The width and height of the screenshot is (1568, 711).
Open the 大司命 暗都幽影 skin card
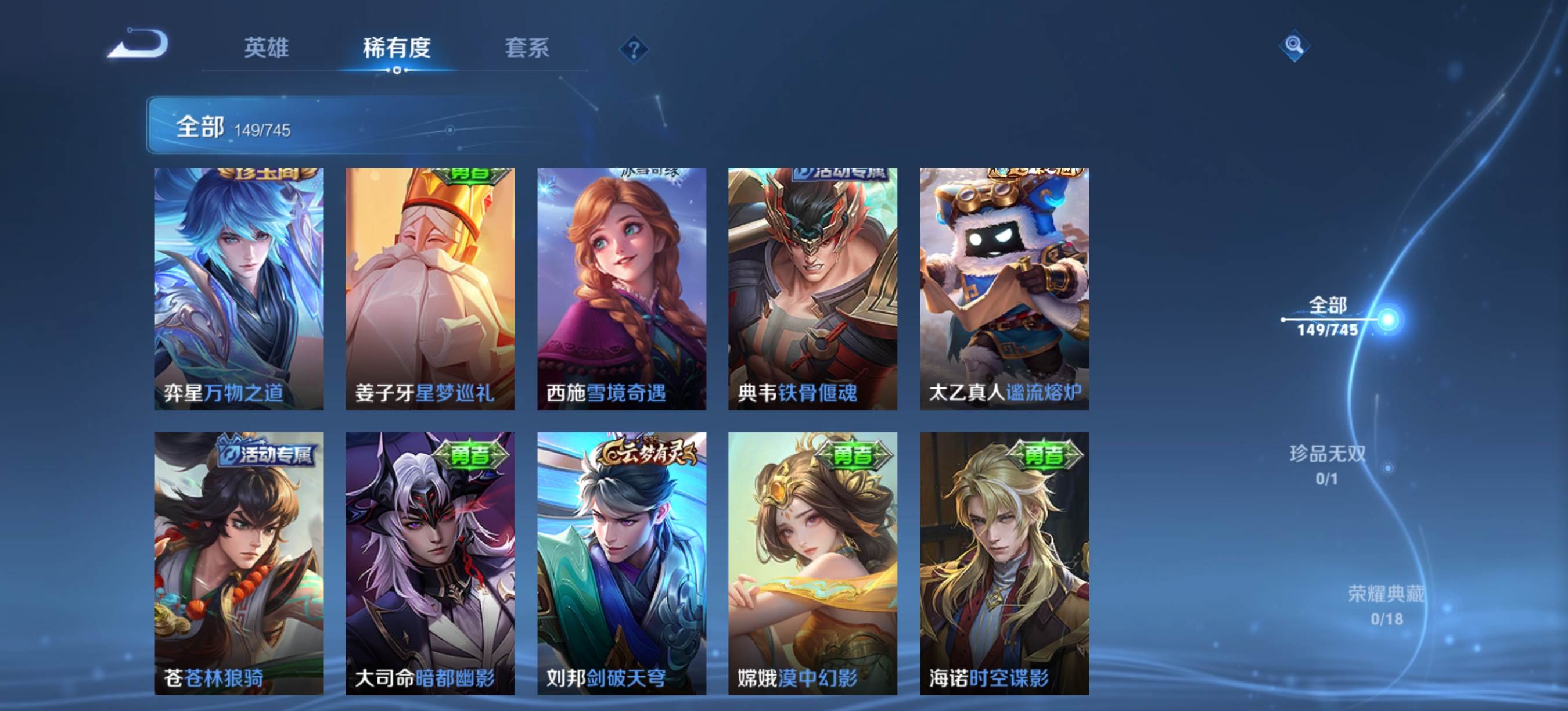[430, 563]
